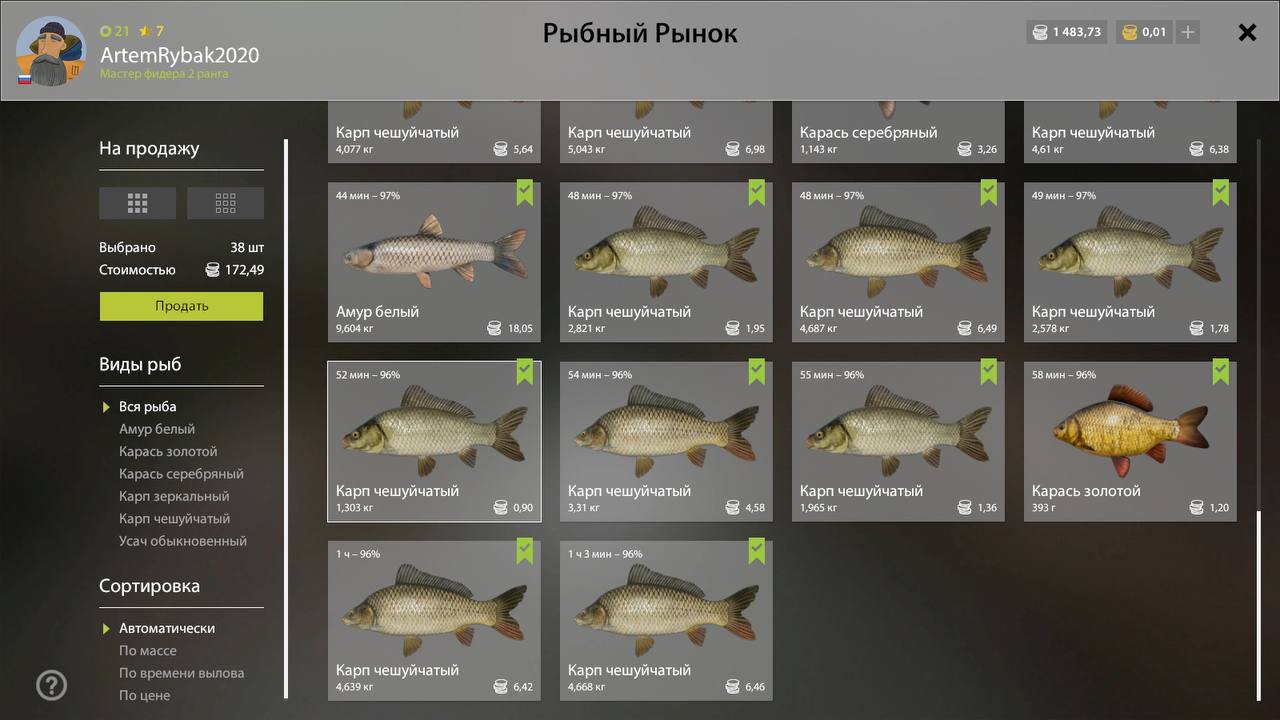Toggle the Карась золотой 393 г card

1130,441
